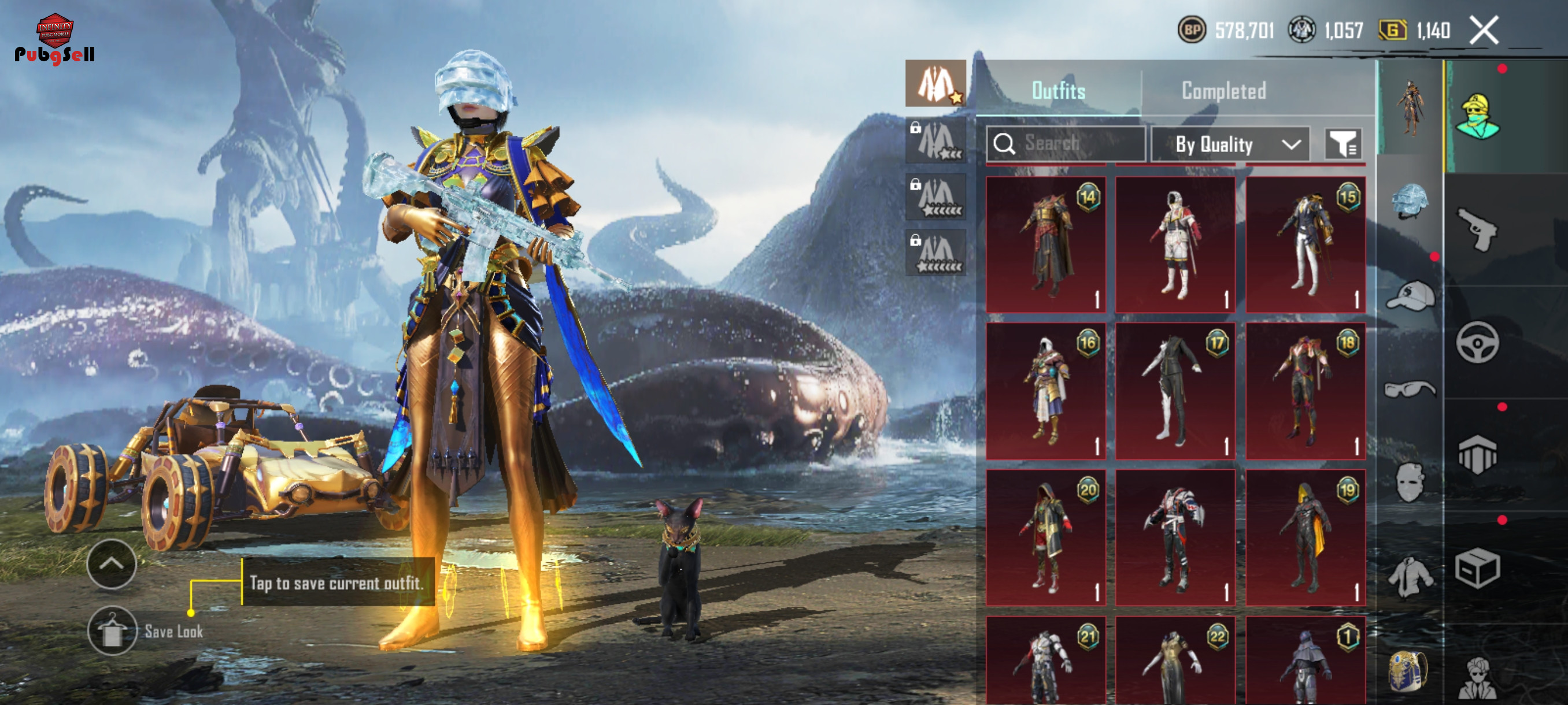Viewport: 1568px width, 705px height.
Task: Switch to the Completed tab
Action: click(1223, 91)
